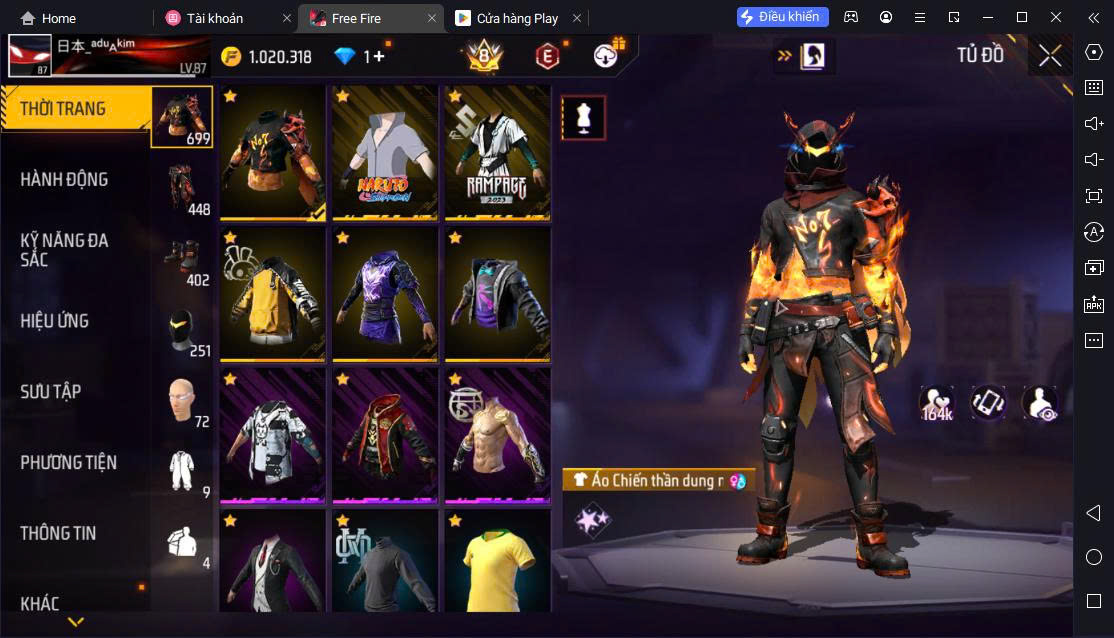Click the 164k likes heart icon
This screenshot has width=1114, height=638.
tap(937, 403)
